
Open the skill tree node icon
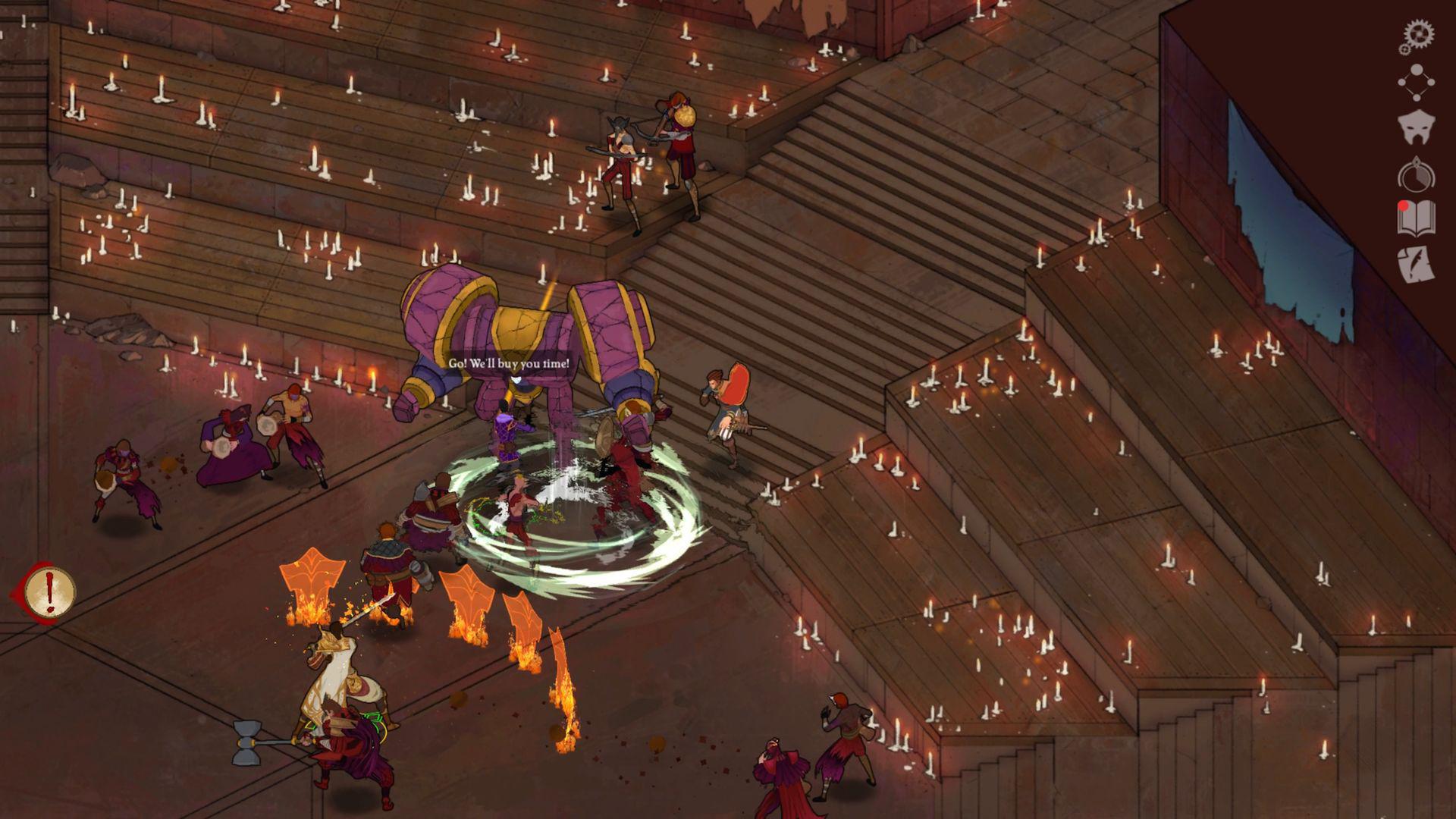pyautogui.click(x=1415, y=83)
